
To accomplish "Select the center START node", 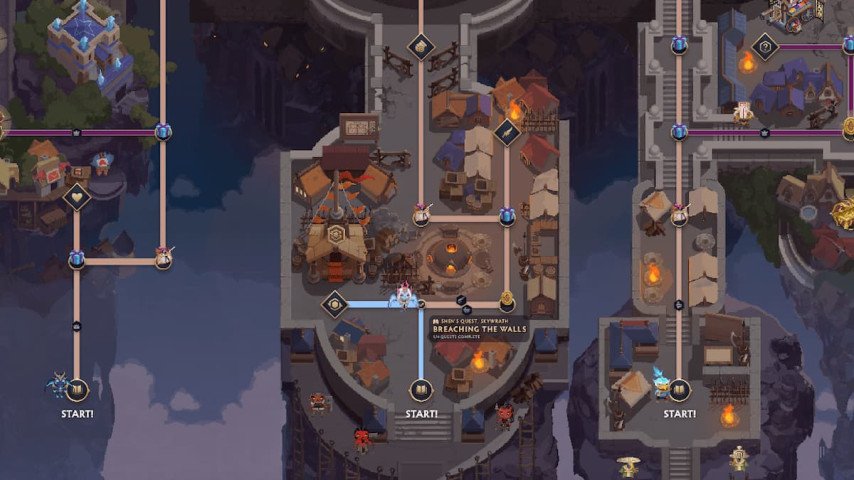I will [421, 390].
